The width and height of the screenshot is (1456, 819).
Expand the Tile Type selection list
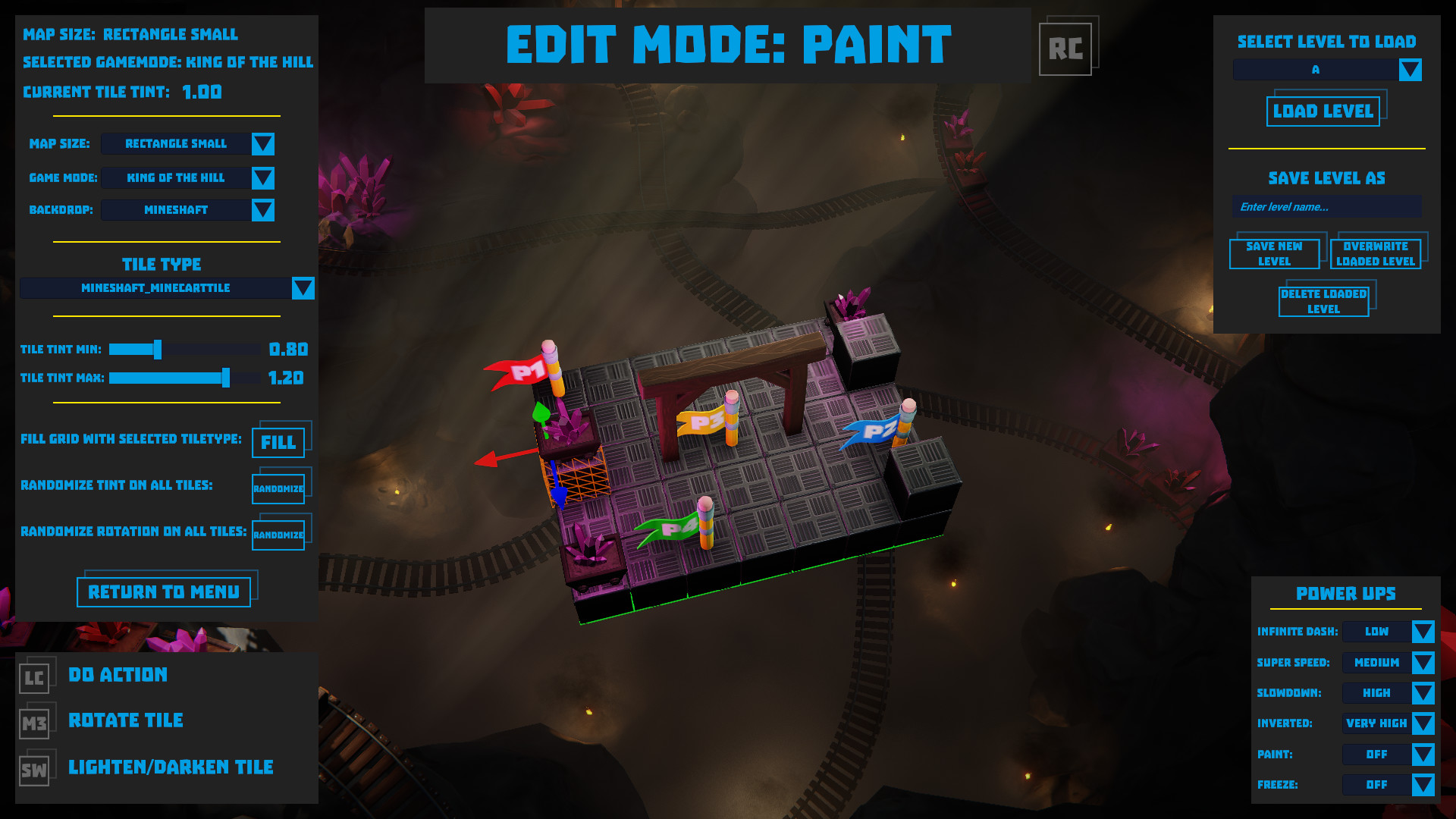[303, 288]
